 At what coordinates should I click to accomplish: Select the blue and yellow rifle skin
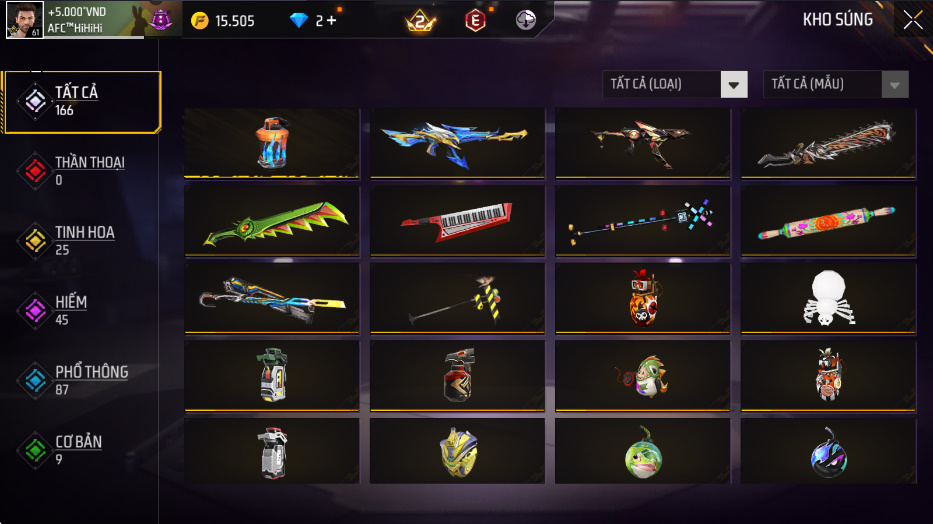(x=457, y=143)
